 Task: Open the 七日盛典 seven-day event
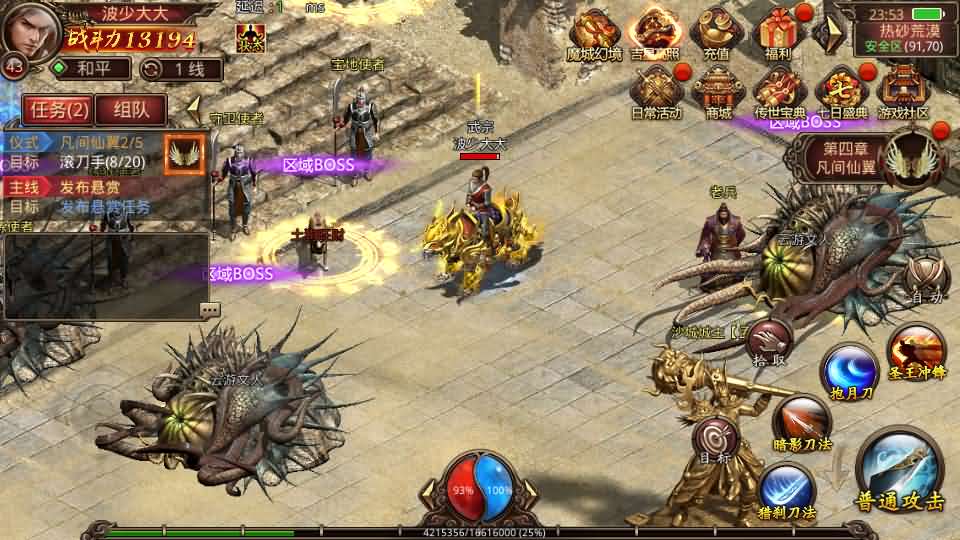840,92
